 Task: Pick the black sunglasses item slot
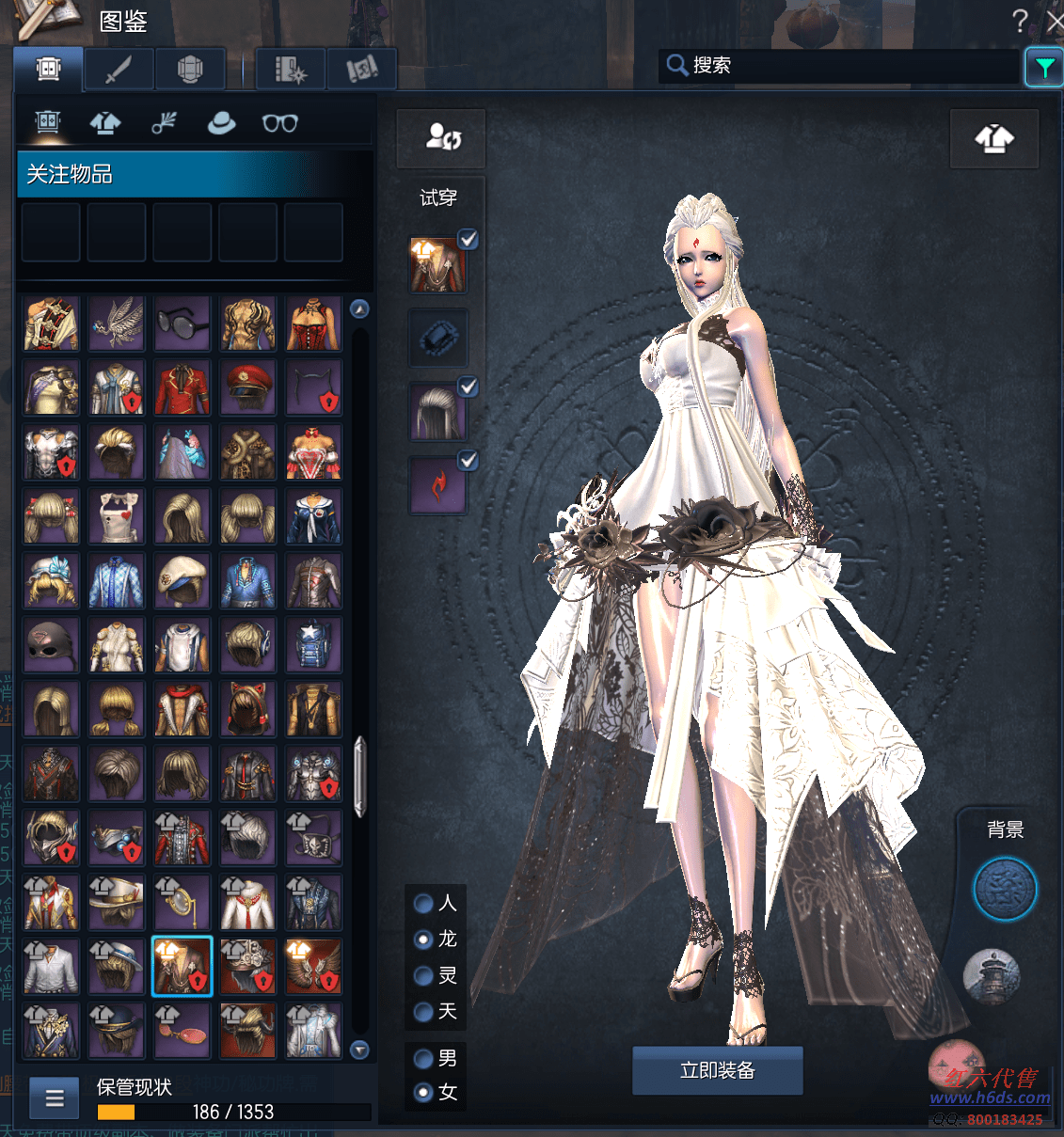tap(183, 324)
